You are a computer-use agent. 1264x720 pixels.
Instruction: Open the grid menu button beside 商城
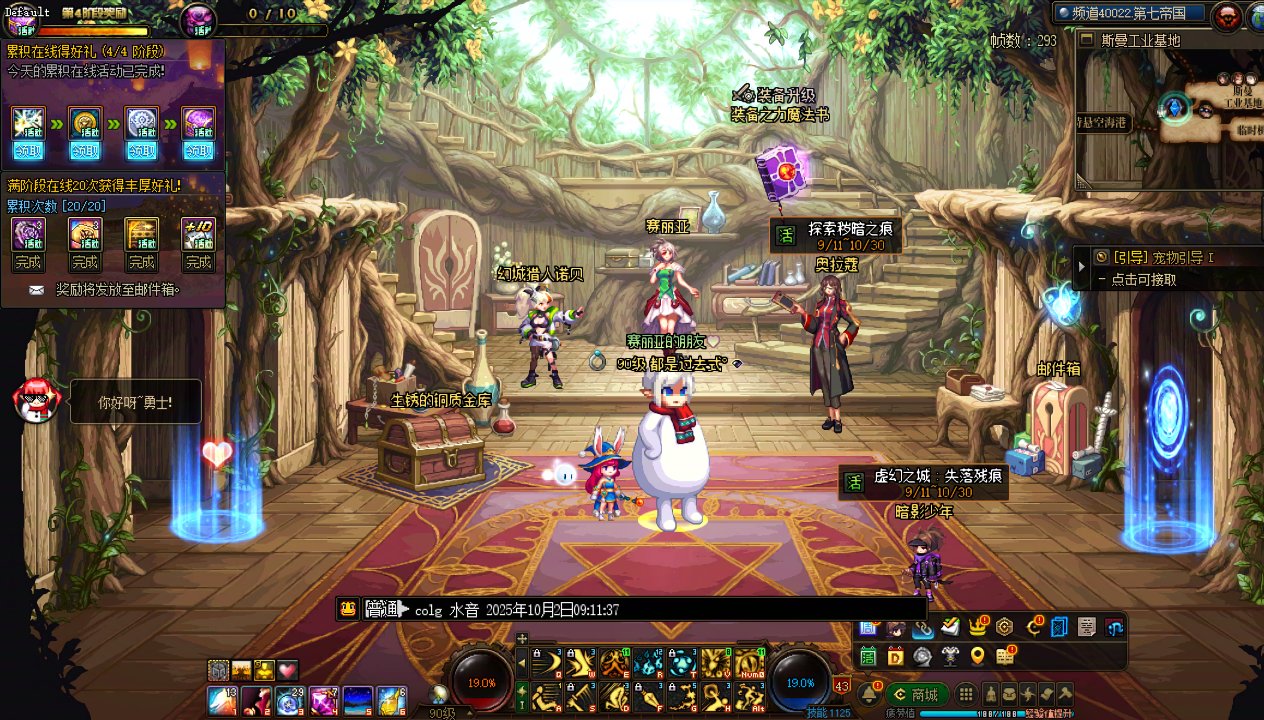point(966,694)
